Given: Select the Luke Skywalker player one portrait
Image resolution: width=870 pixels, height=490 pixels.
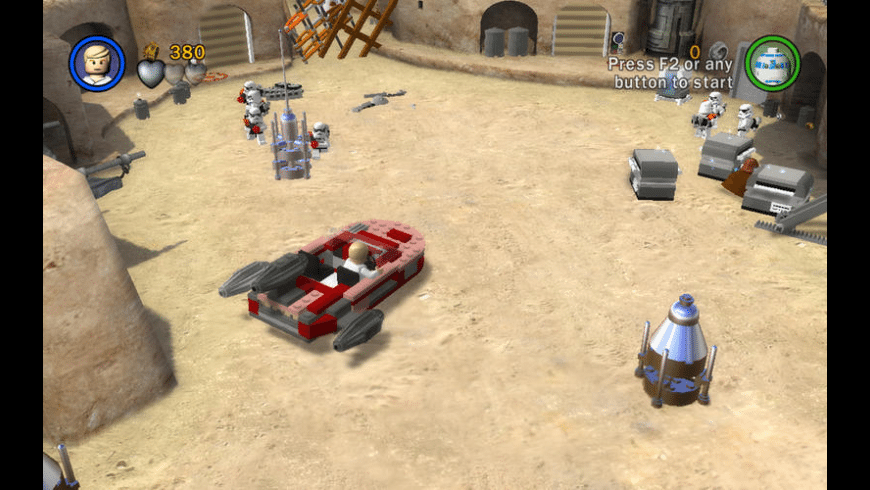Looking at the screenshot, I should coord(97,62).
